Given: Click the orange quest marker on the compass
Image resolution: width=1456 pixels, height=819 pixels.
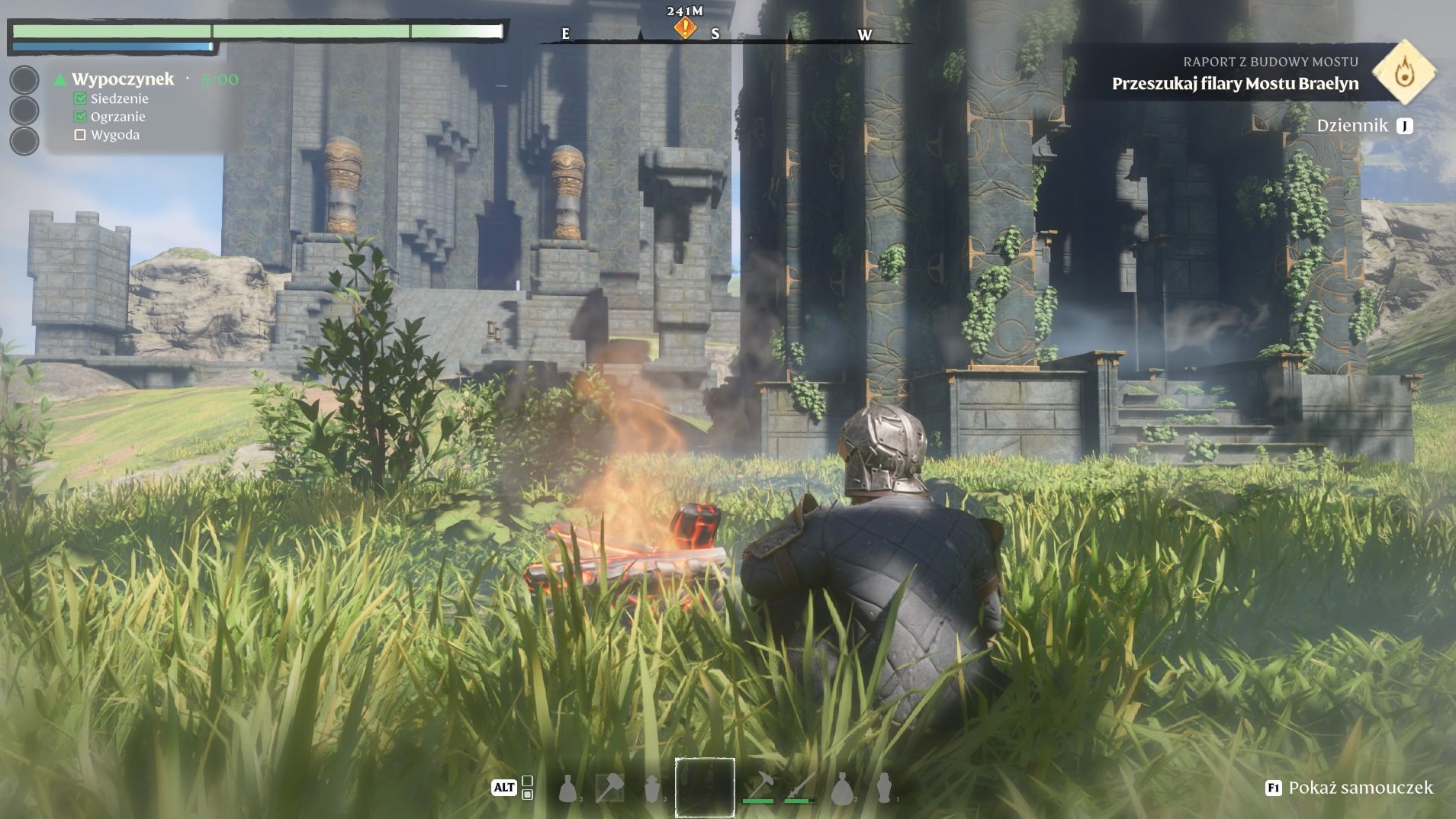Looking at the screenshot, I should pyautogui.click(x=685, y=28).
